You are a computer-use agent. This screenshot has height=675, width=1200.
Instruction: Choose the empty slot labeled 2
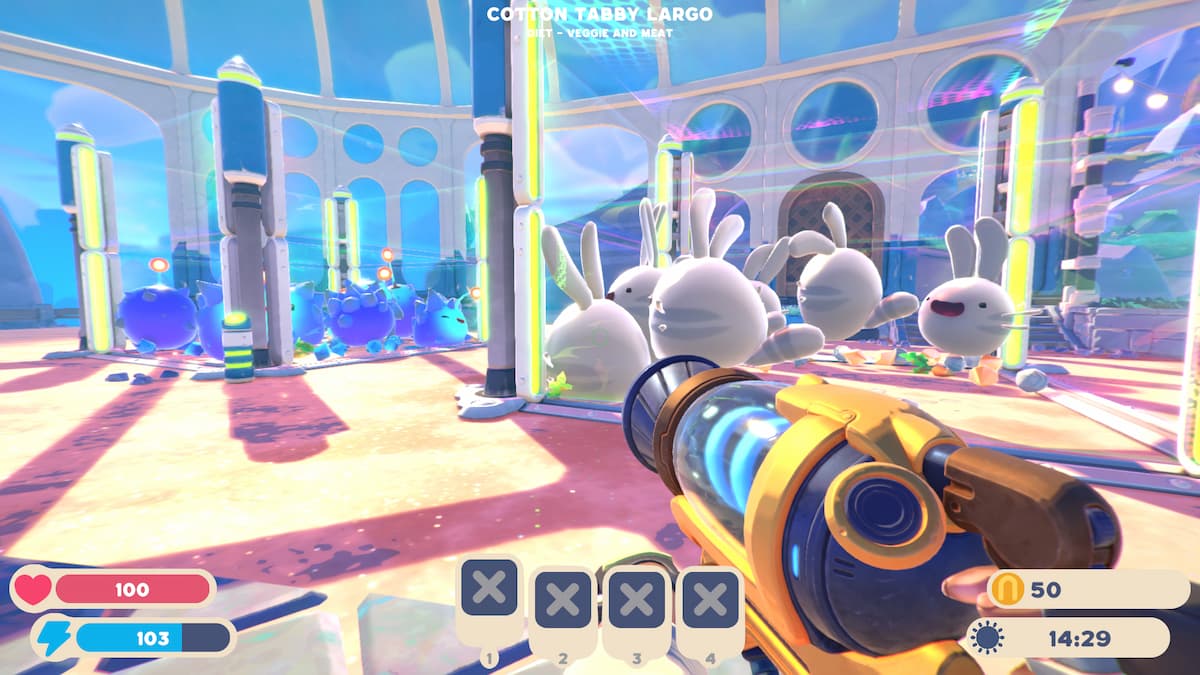coord(563,601)
